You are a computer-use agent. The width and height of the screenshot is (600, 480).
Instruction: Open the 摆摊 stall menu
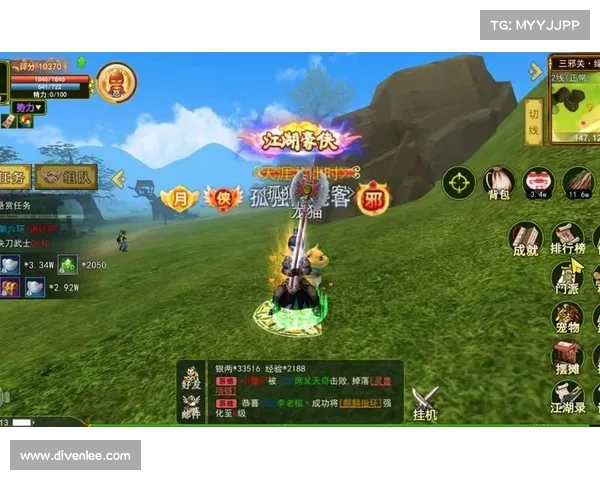click(567, 359)
